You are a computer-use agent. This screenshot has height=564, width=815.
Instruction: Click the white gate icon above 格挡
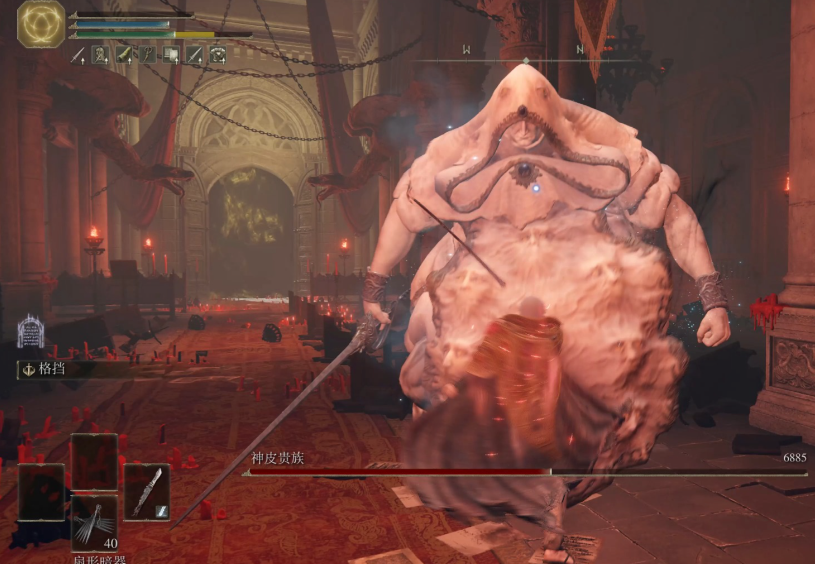(30, 332)
